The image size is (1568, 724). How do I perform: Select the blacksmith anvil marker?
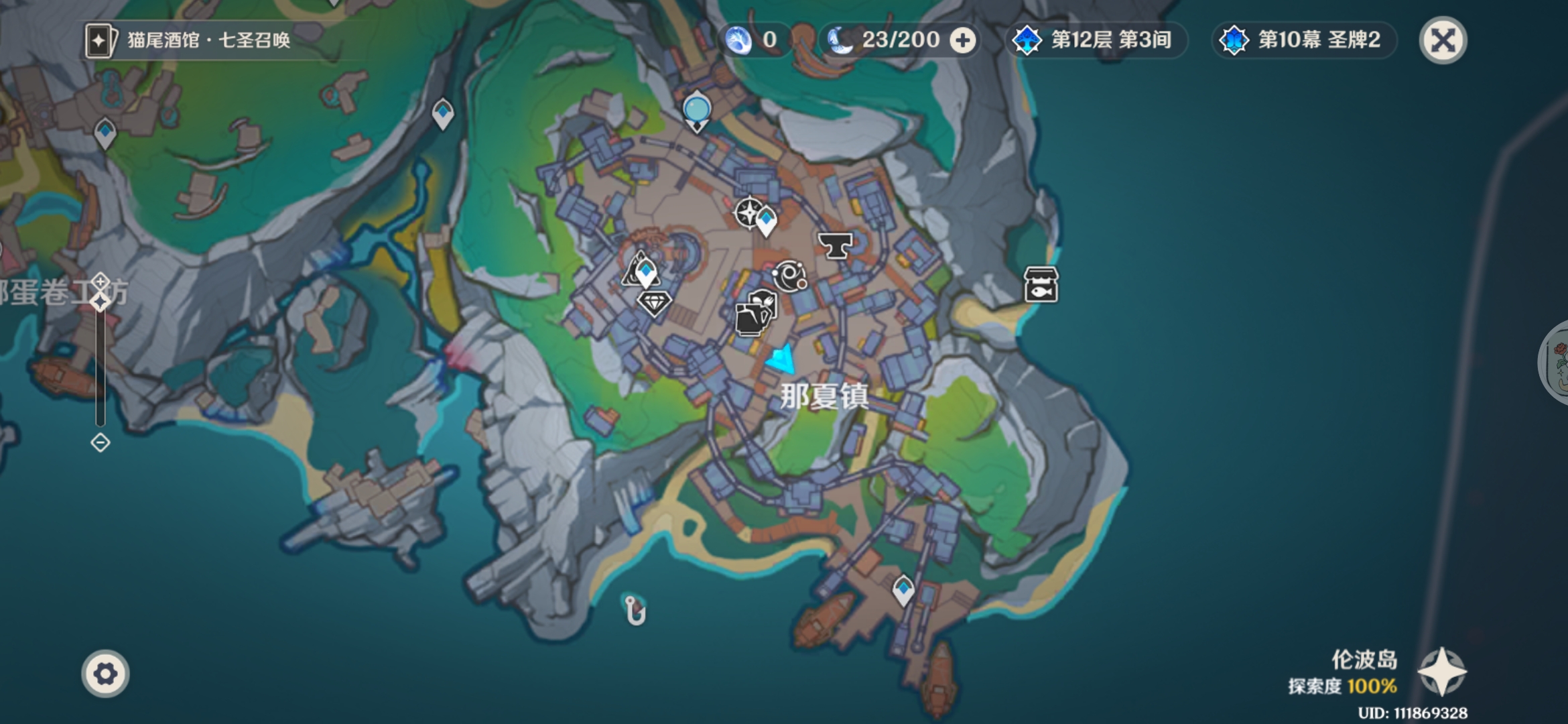835,245
